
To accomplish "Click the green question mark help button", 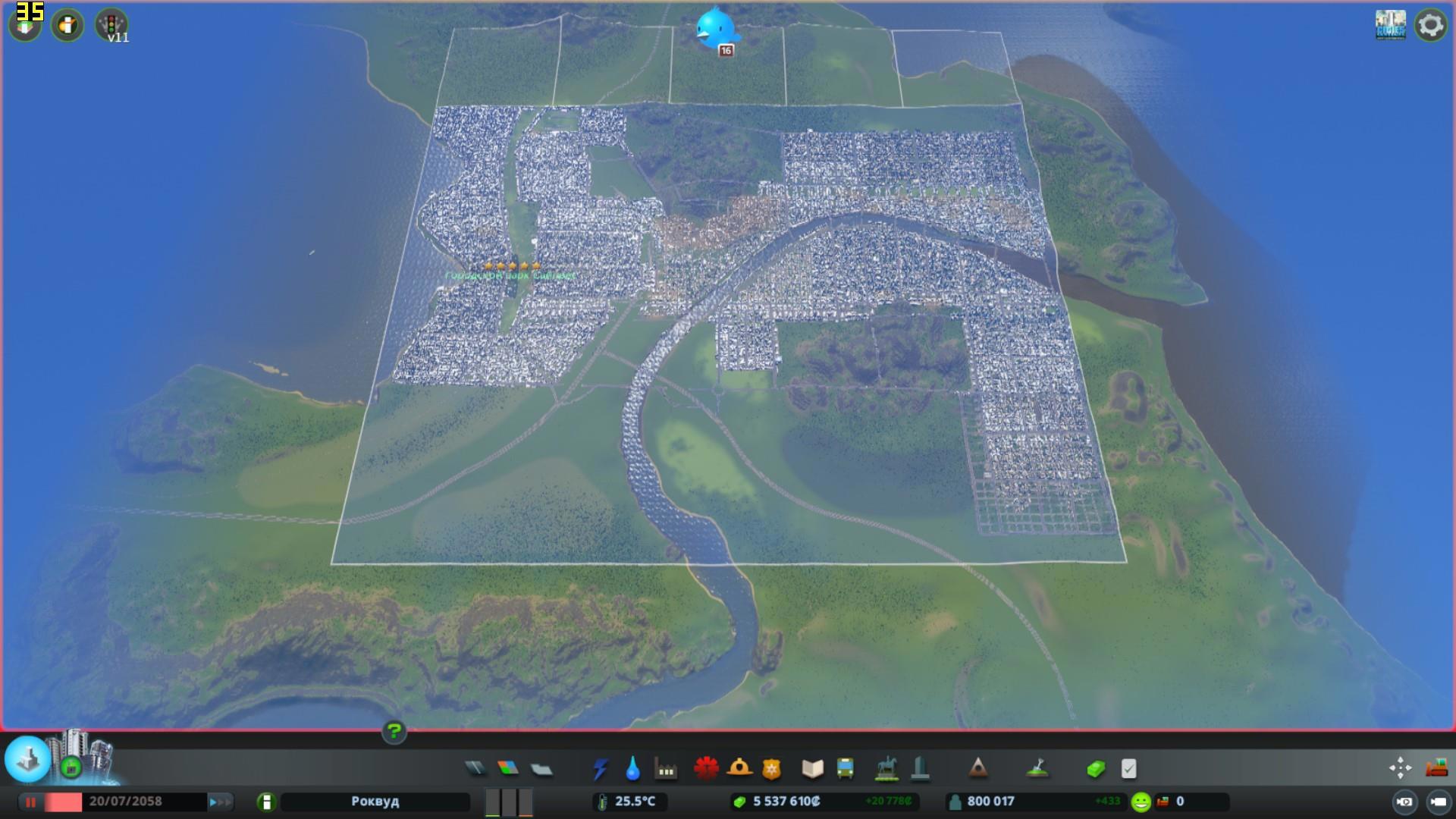I will pyautogui.click(x=394, y=732).
